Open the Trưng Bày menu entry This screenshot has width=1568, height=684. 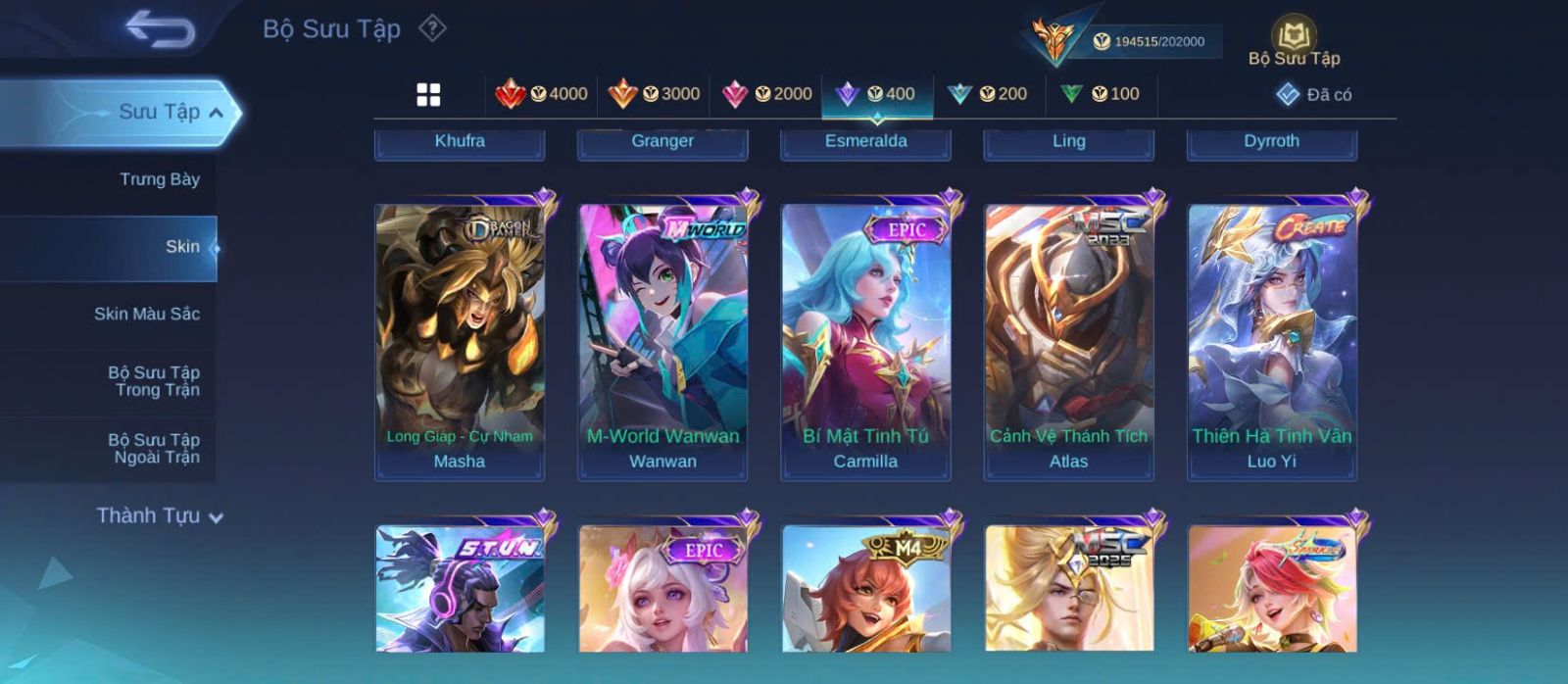point(159,179)
